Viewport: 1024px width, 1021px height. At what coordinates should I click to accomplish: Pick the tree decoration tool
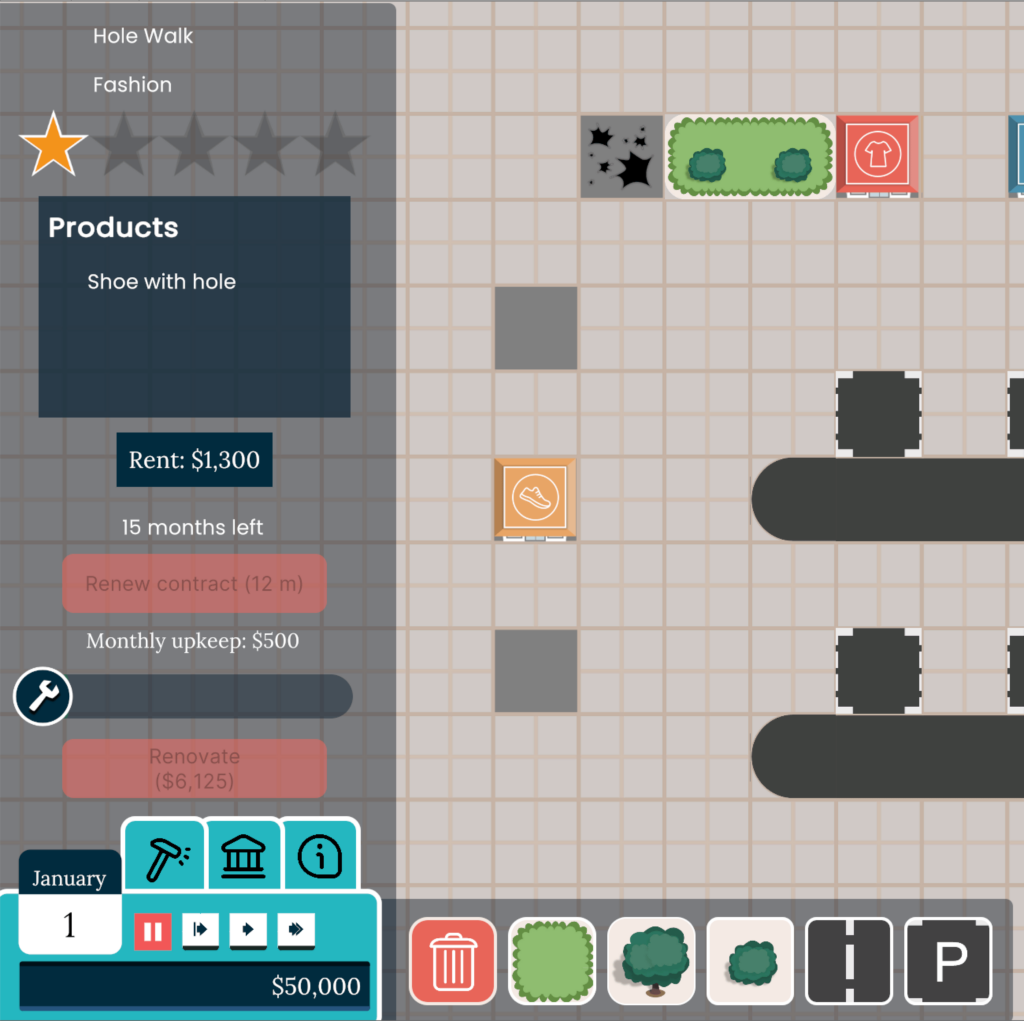pyautogui.click(x=651, y=961)
